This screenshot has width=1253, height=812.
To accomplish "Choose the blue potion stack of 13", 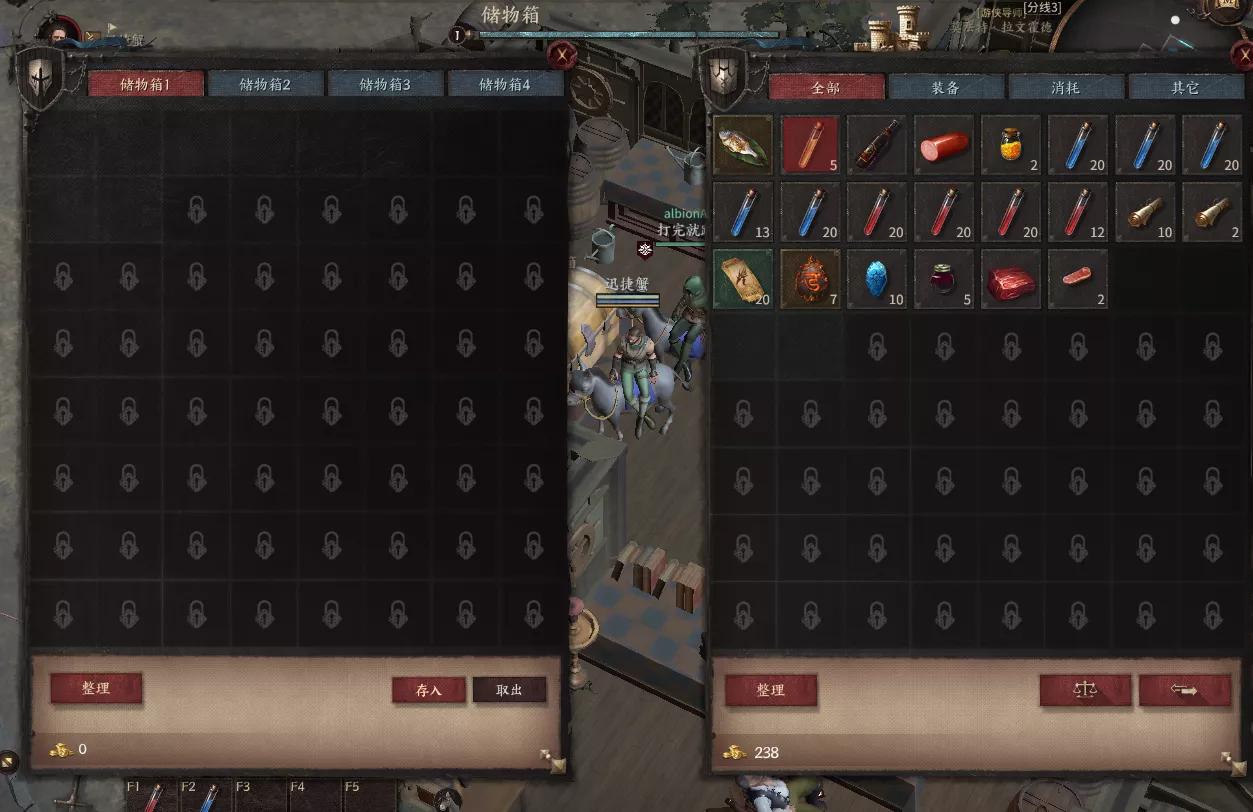I will click(743, 212).
